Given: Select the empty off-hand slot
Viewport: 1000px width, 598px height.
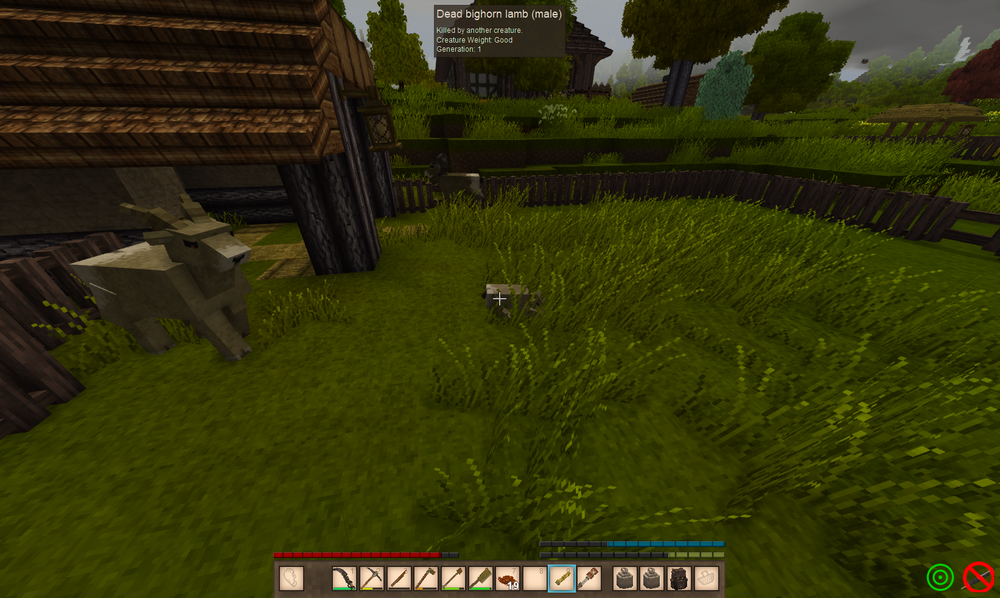Looking at the screenshot, I should click(x=291, y=578).
